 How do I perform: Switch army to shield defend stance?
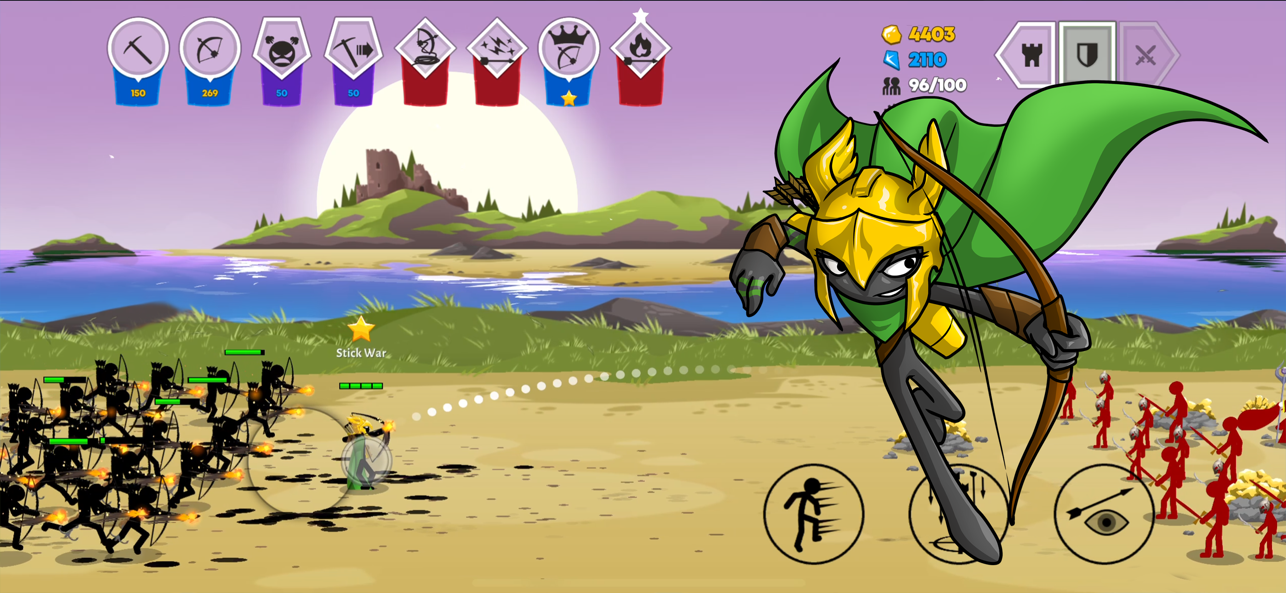(1087, 55)
